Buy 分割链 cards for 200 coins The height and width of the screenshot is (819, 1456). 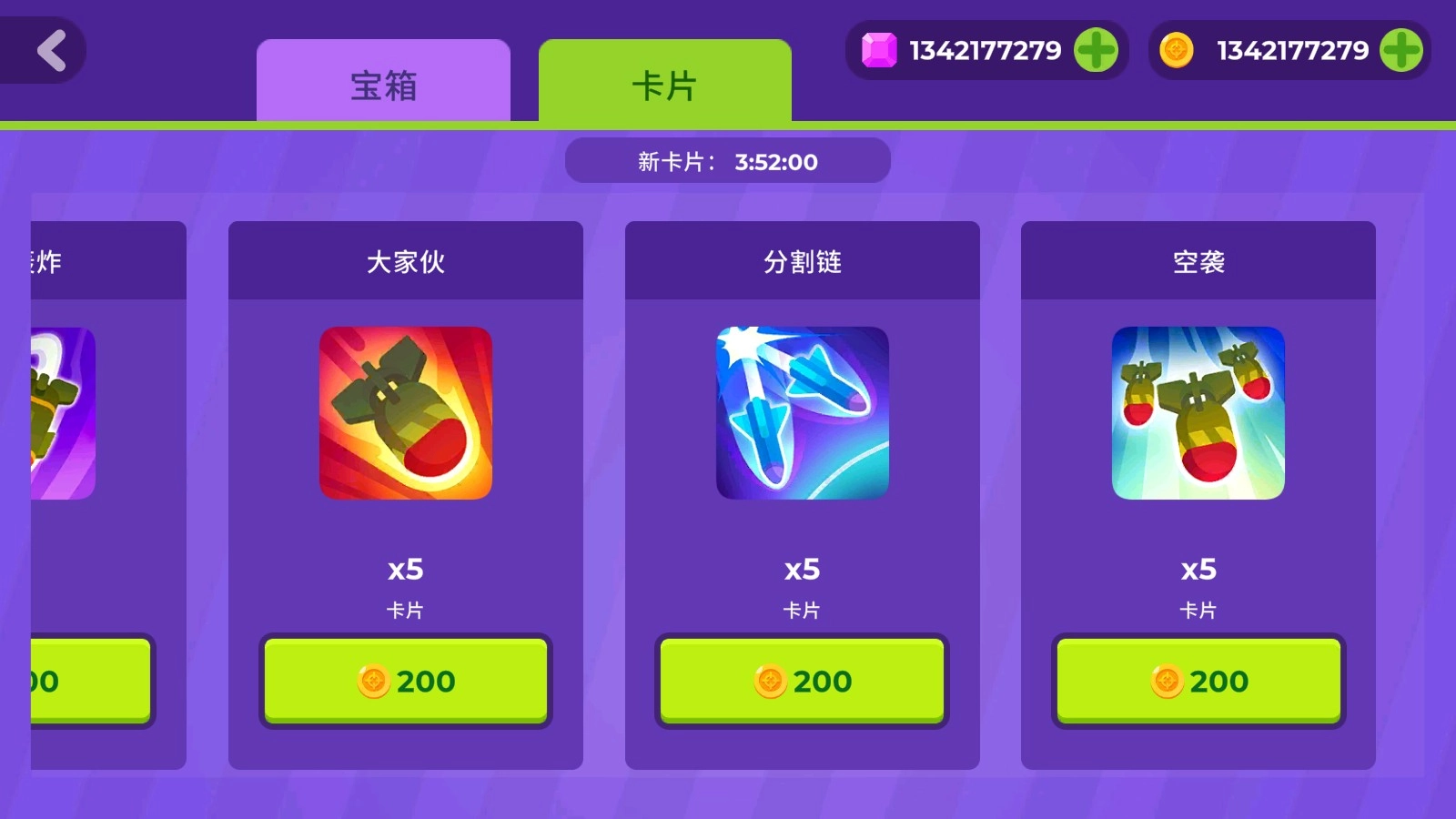[x=802, y=681]
